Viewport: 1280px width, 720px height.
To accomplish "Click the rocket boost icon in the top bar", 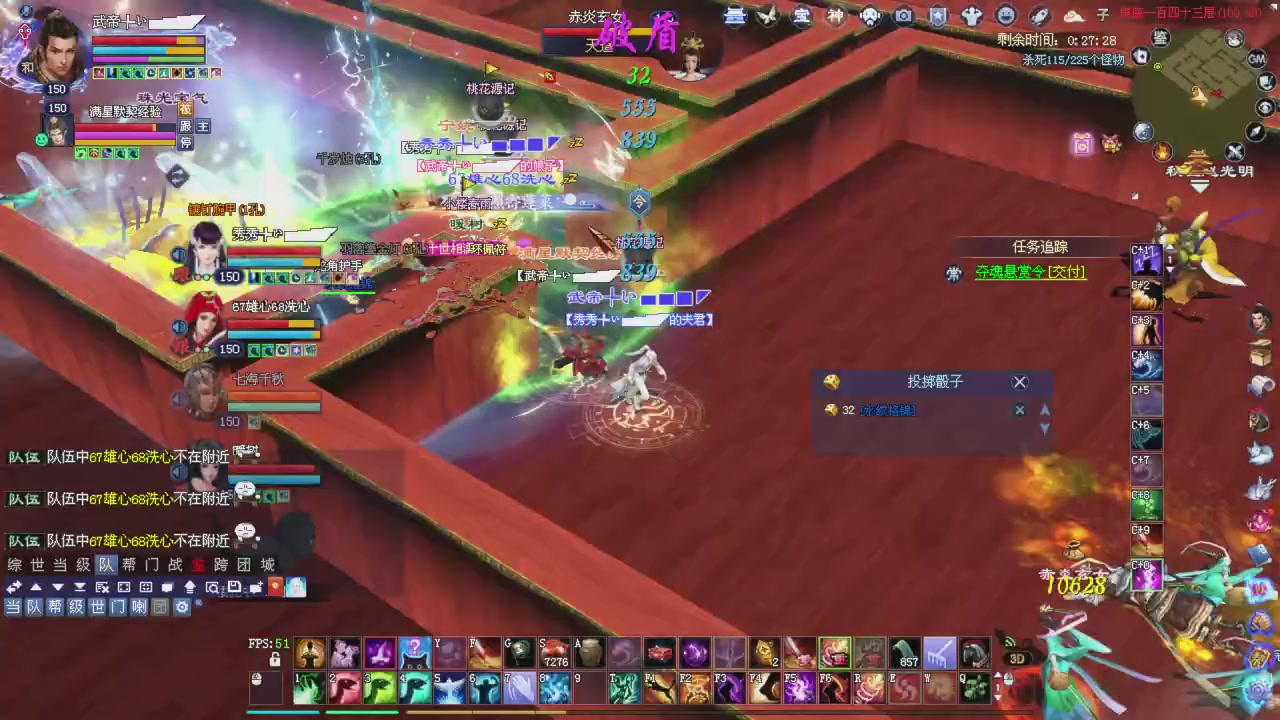I will (x=1040, y=15).
